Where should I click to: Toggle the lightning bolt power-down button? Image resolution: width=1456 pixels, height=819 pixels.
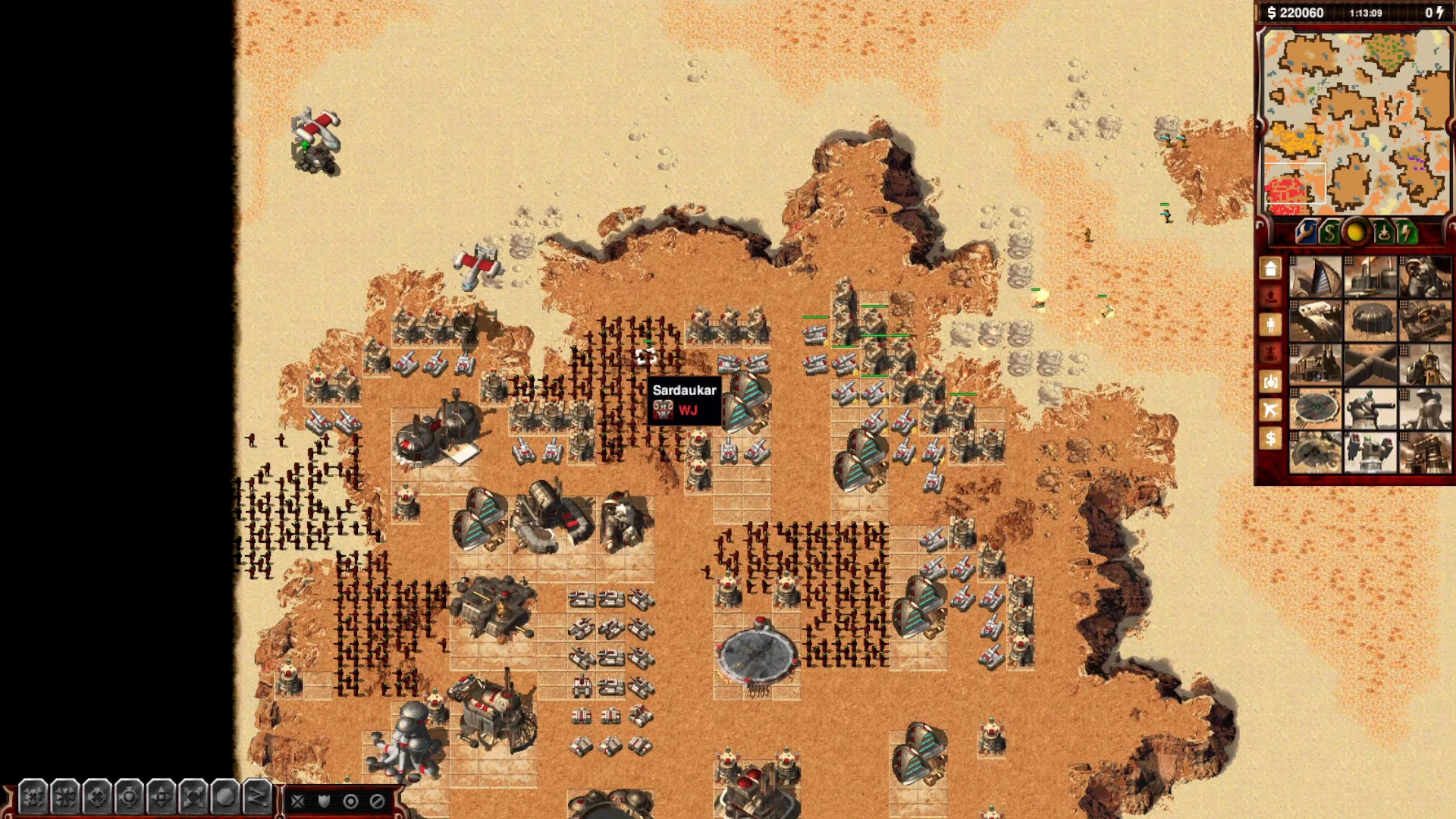point(1407,231)
